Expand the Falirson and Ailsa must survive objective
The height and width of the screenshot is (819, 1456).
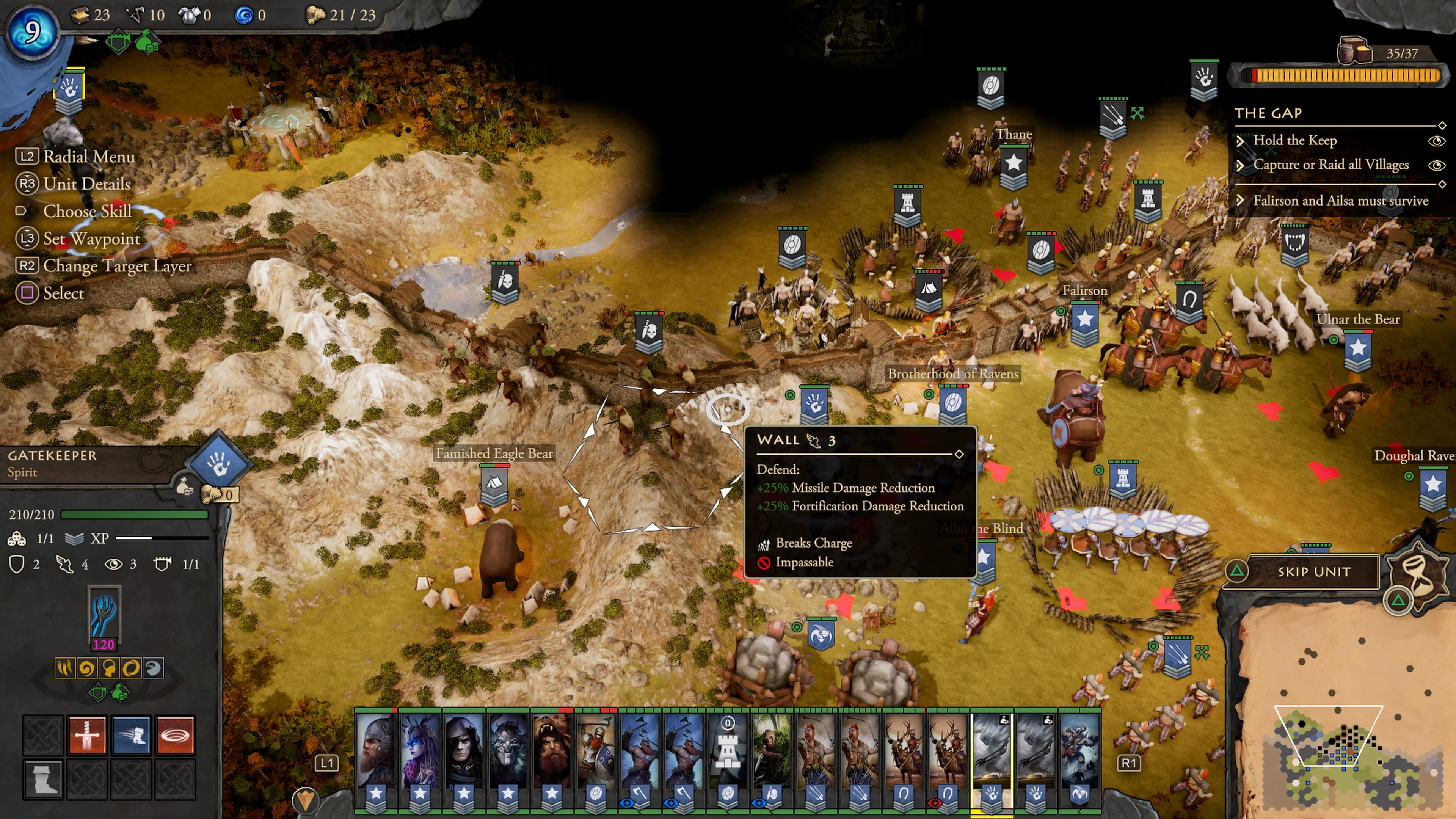(x=1240, y=201)
